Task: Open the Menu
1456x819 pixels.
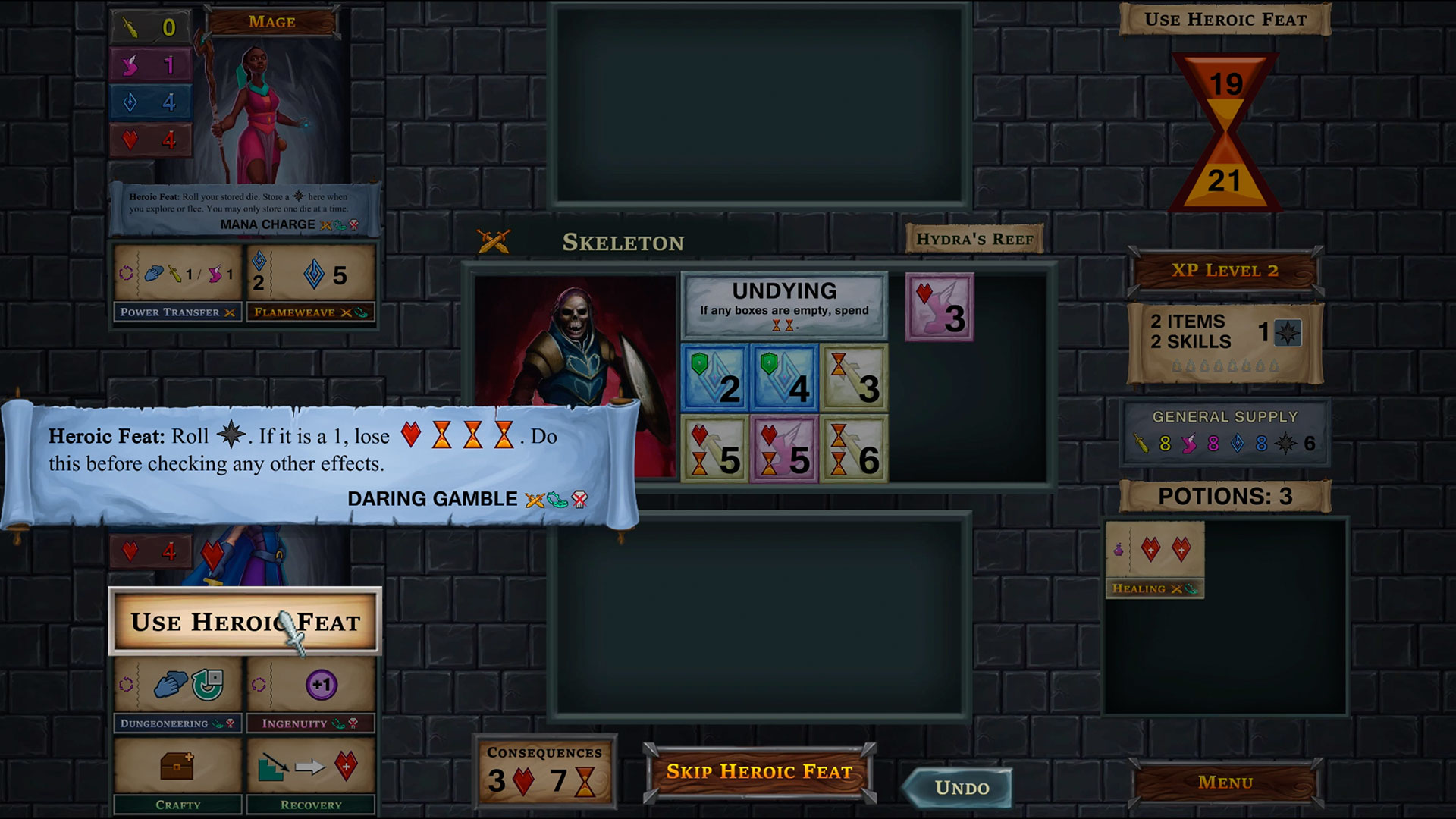Action: tap(1226, 782)
